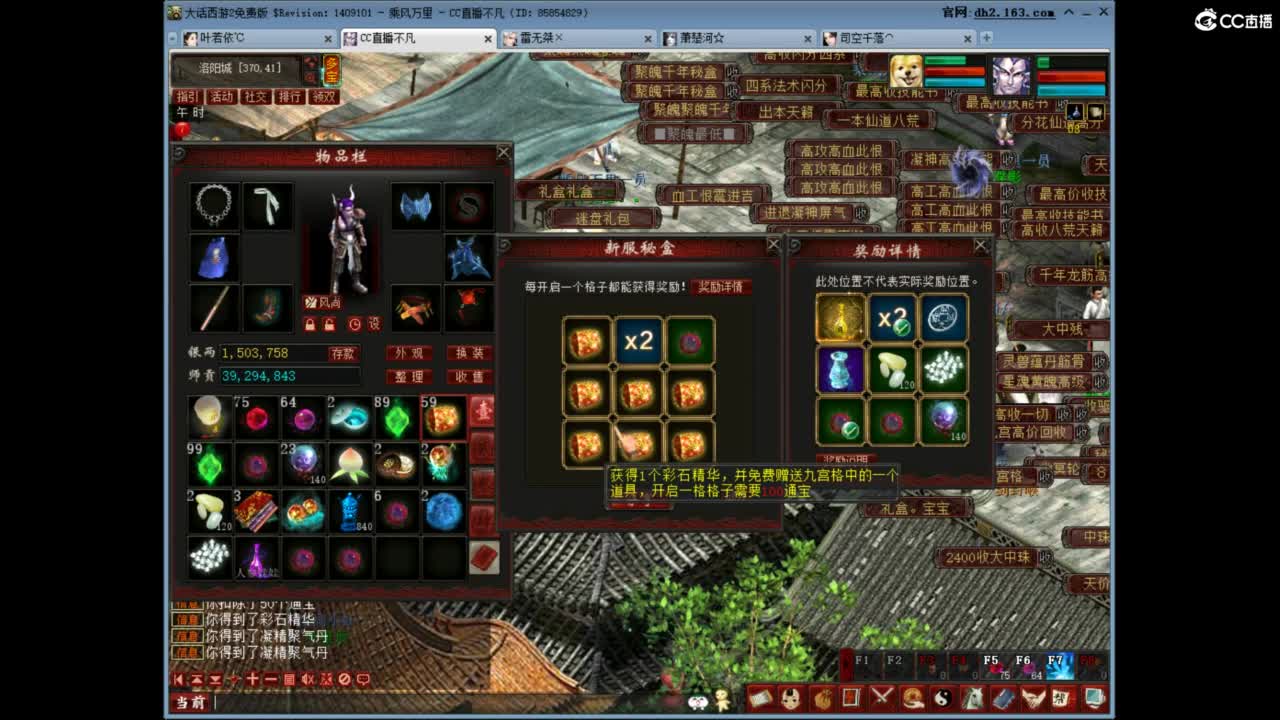This screenshot has height=720, width=1280.
Task: Open the yin-yang icon in the bottom toolbar
Action: click(945, 698)
